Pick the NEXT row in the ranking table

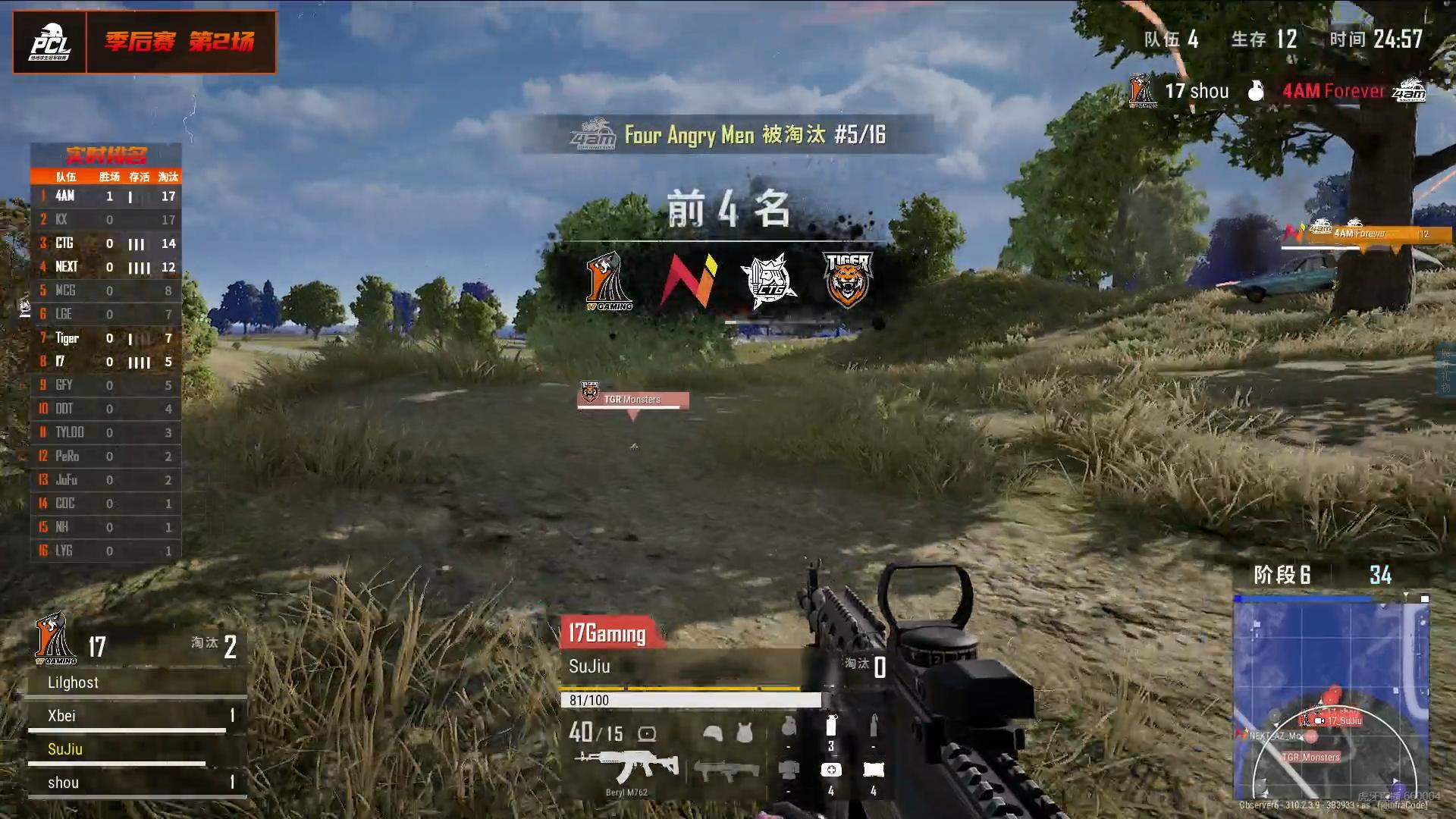coord(106,267)
